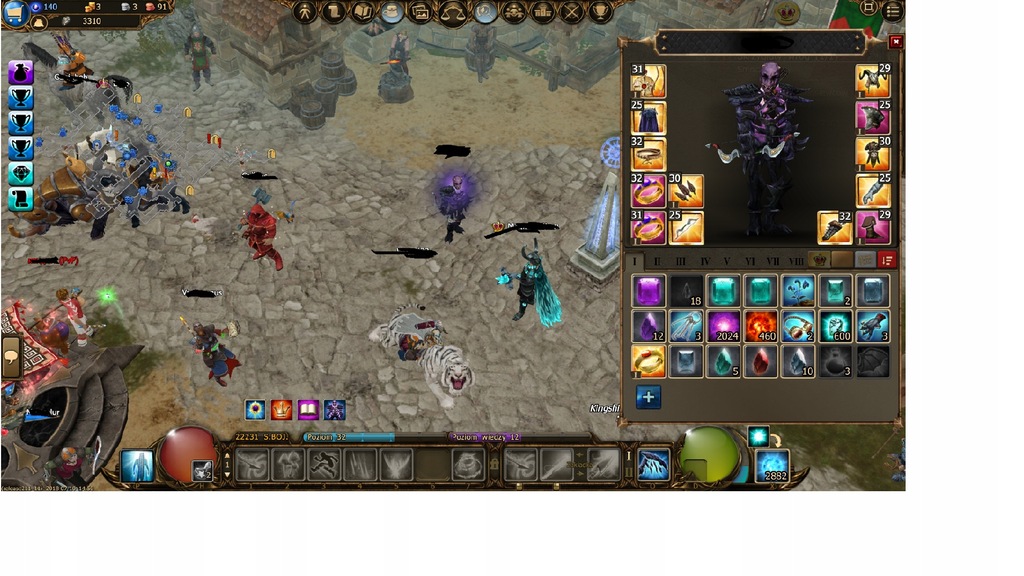The image size is (1024, 576).
Task: Pick the gold ring in inventory
Action: tap(648, 361)
